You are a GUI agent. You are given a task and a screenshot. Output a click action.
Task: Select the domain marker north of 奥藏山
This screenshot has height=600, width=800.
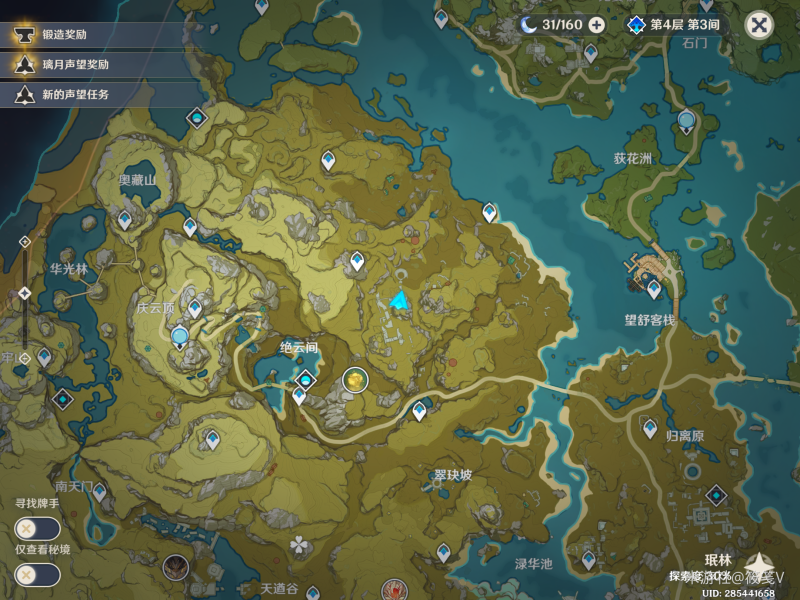(196, 118)
